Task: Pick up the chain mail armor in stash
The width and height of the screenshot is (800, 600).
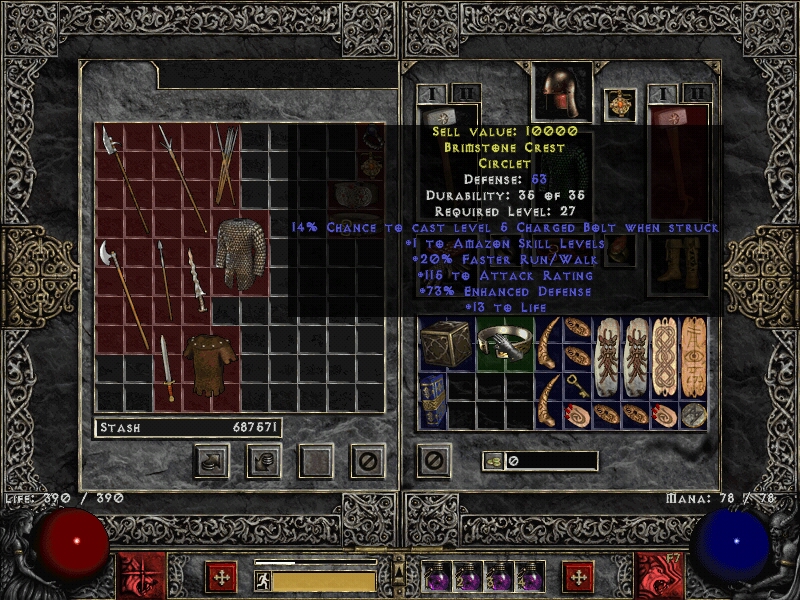Action: [x=236, y=255]
